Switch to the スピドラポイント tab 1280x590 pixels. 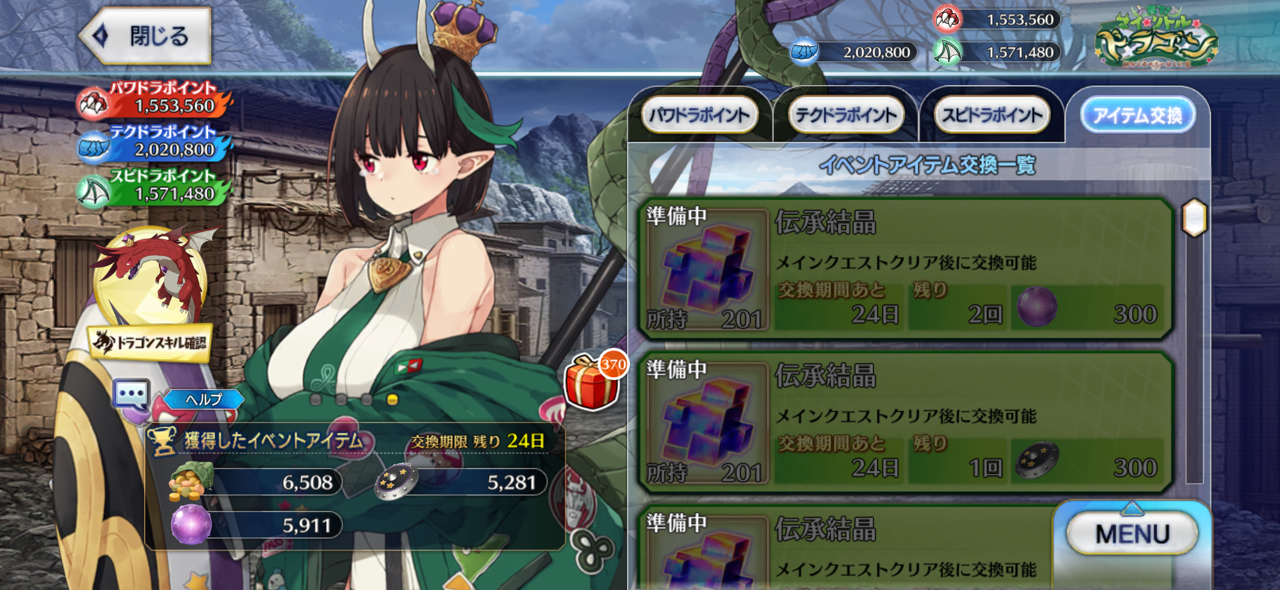[992, 115]
